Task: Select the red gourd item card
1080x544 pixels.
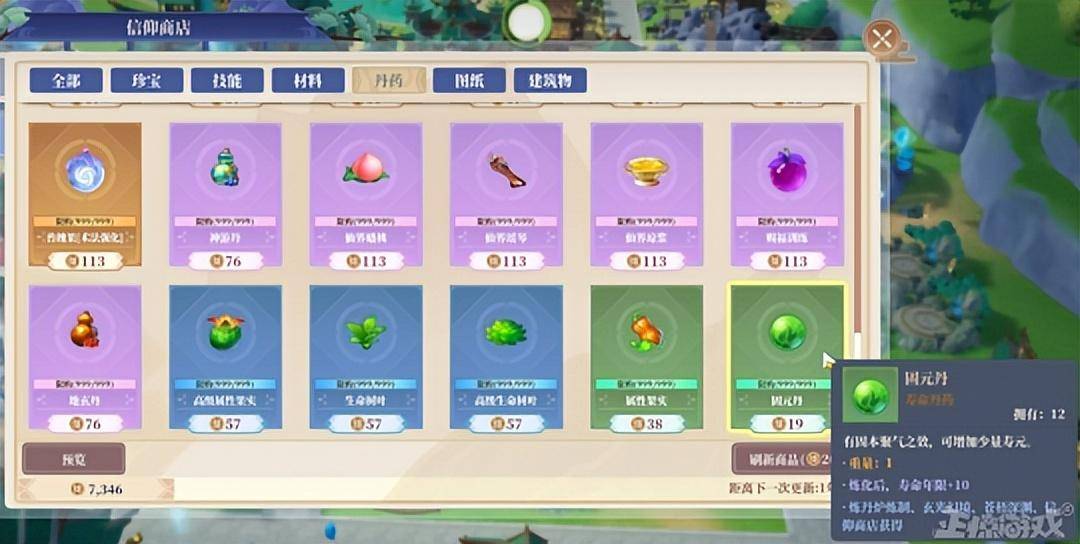Action: 85,357
